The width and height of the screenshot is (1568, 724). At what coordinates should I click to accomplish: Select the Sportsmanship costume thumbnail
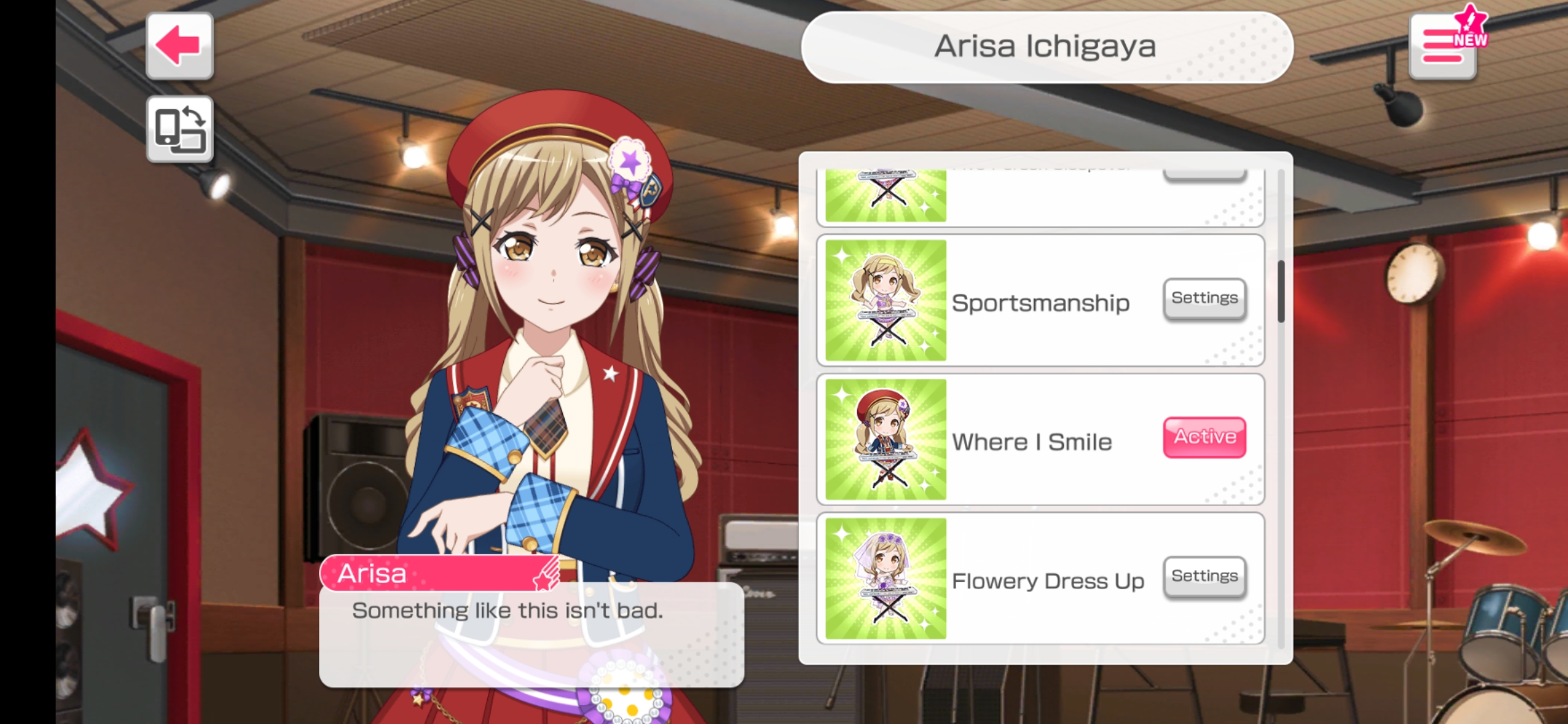(x=885, y=300)
